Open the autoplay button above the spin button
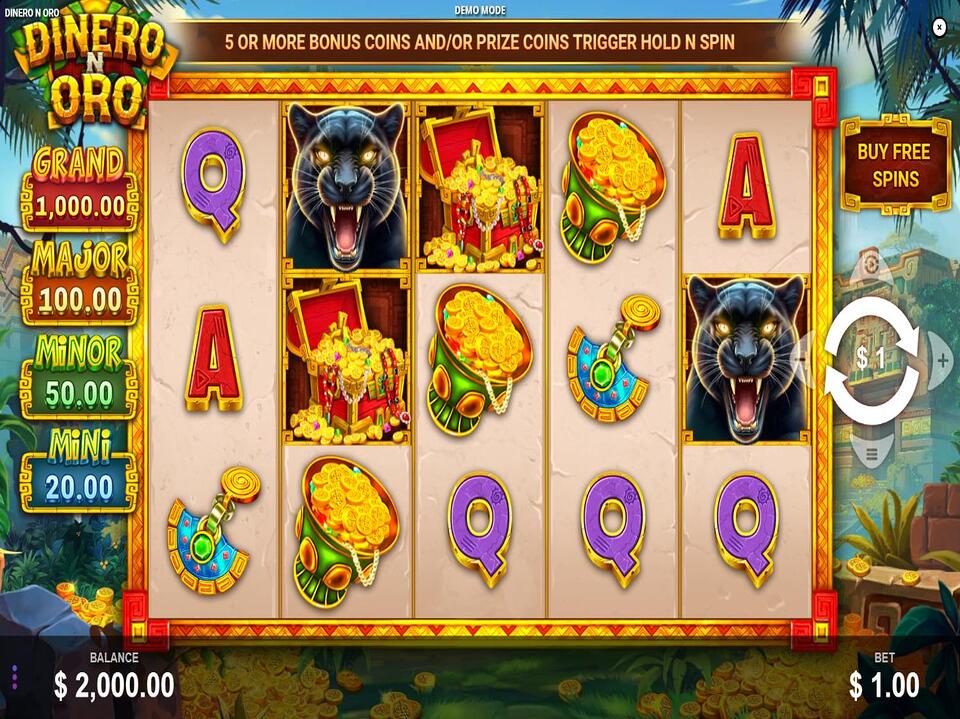 pyautogui.click(x=871, y=264)
